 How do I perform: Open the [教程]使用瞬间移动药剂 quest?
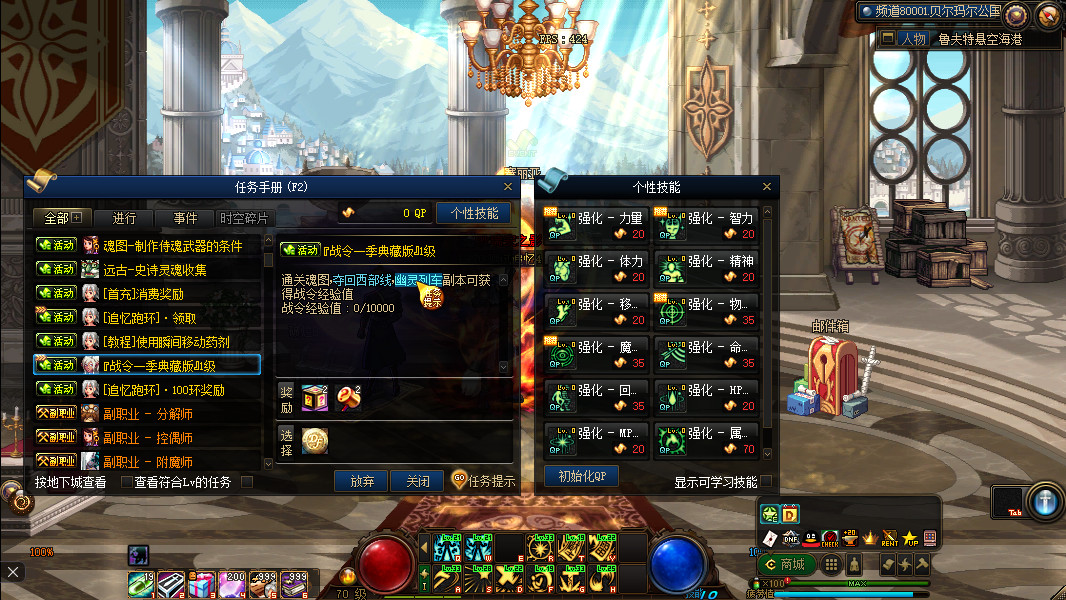(x=166, y=342)
